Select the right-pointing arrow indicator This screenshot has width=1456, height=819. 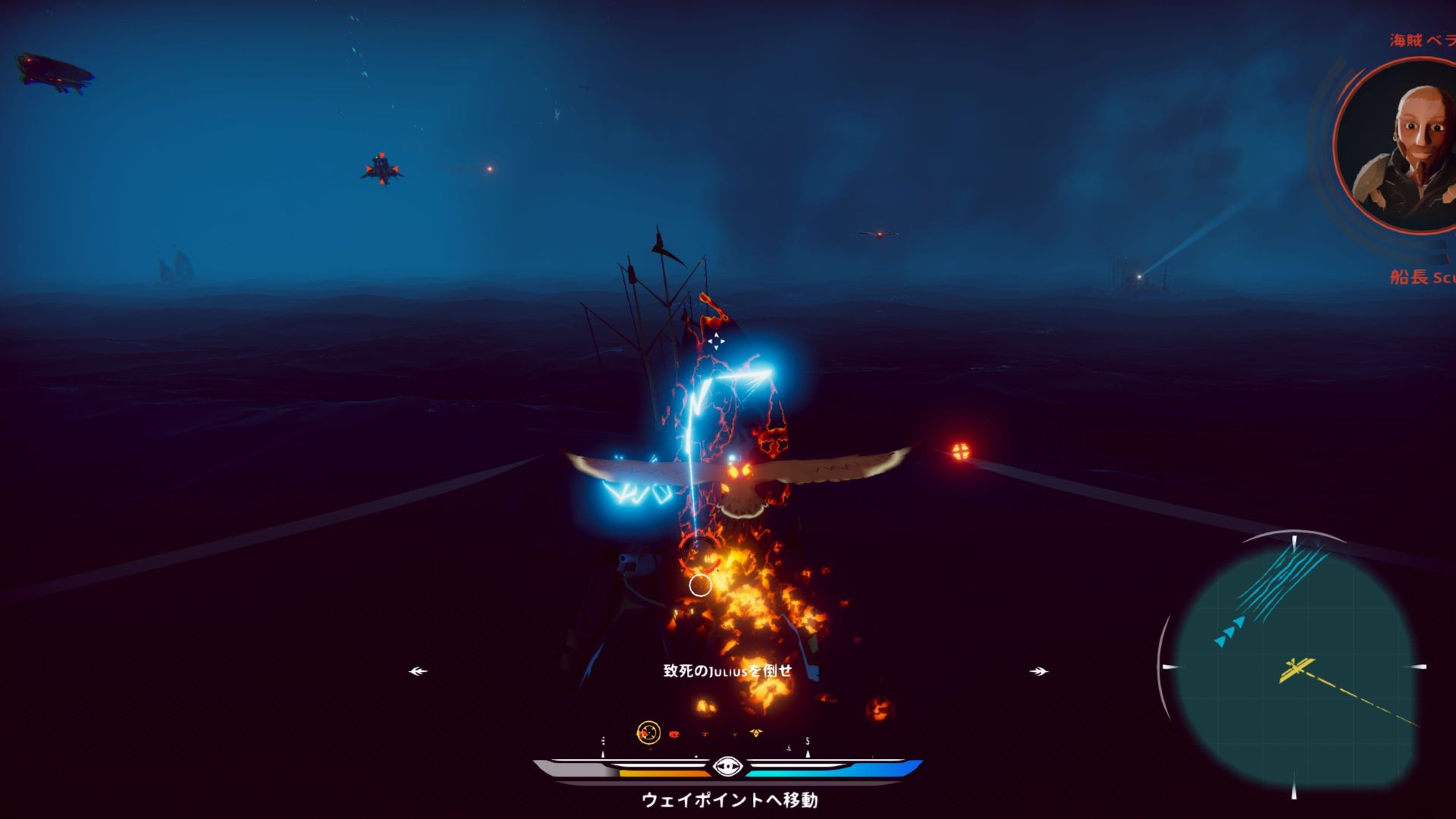(1038, 671)
